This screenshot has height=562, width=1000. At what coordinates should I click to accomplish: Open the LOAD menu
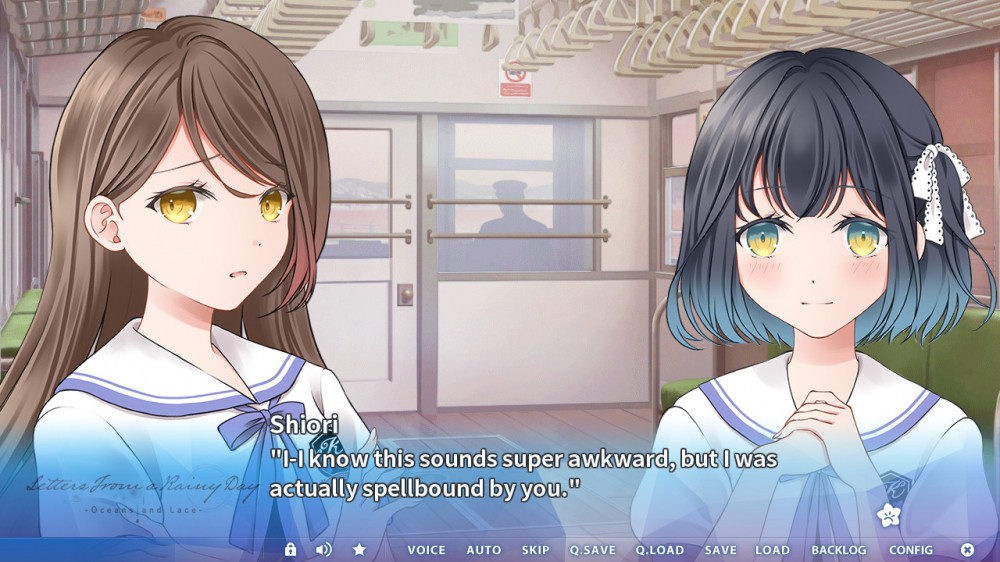tap(772, 550)
